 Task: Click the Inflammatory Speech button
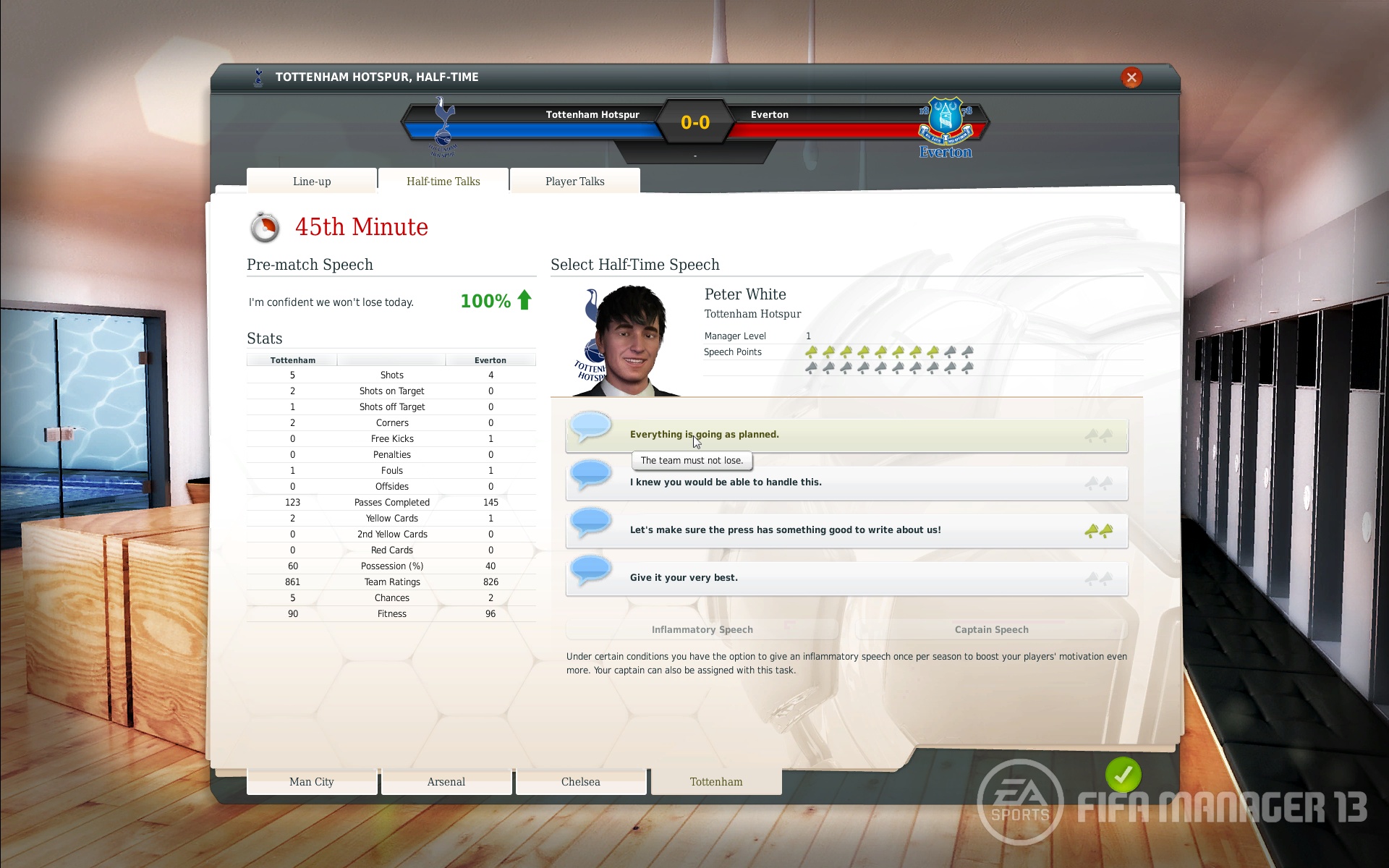[702, 629]
